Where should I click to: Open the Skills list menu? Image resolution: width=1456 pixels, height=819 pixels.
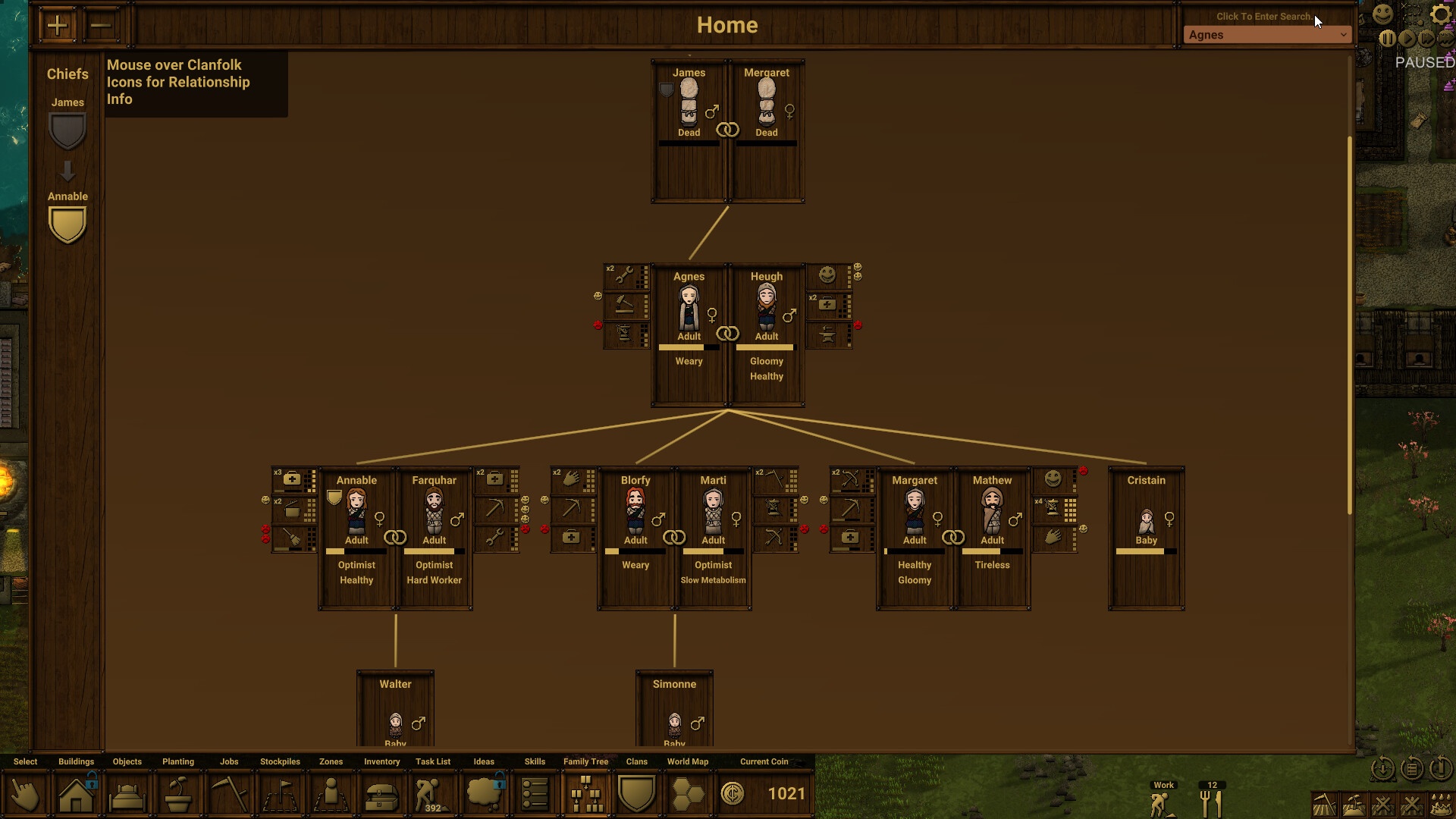tap(535, 794)
